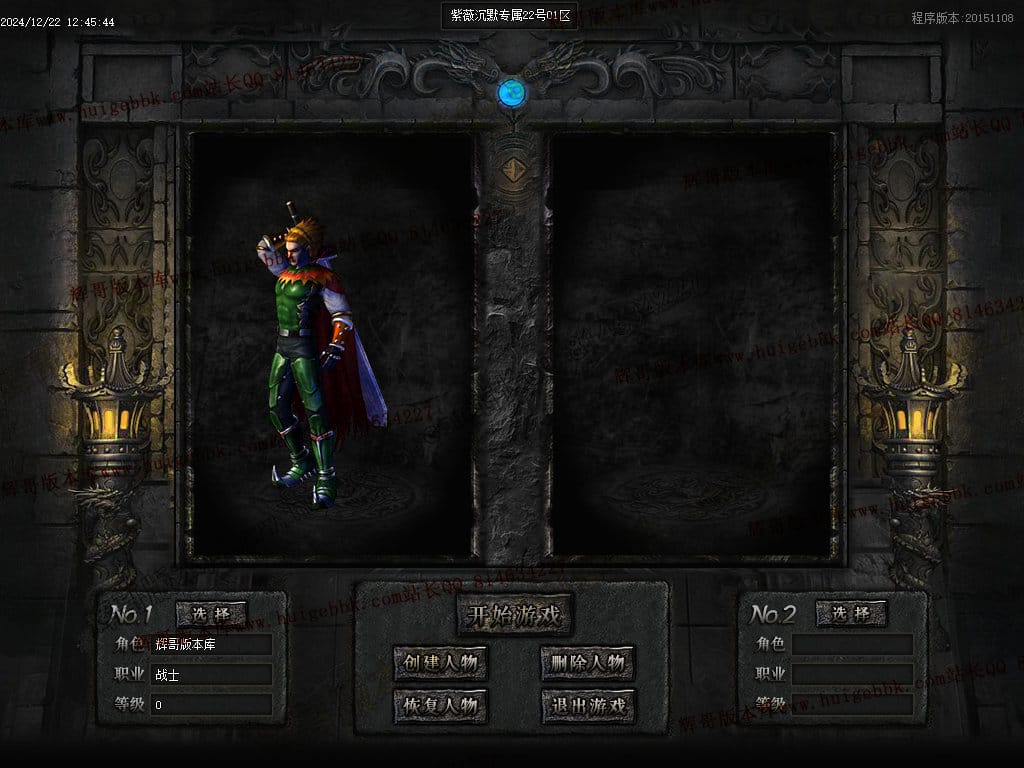Create a new character via 创建人物
The image size is (1024, 768).
click(441, 662)
